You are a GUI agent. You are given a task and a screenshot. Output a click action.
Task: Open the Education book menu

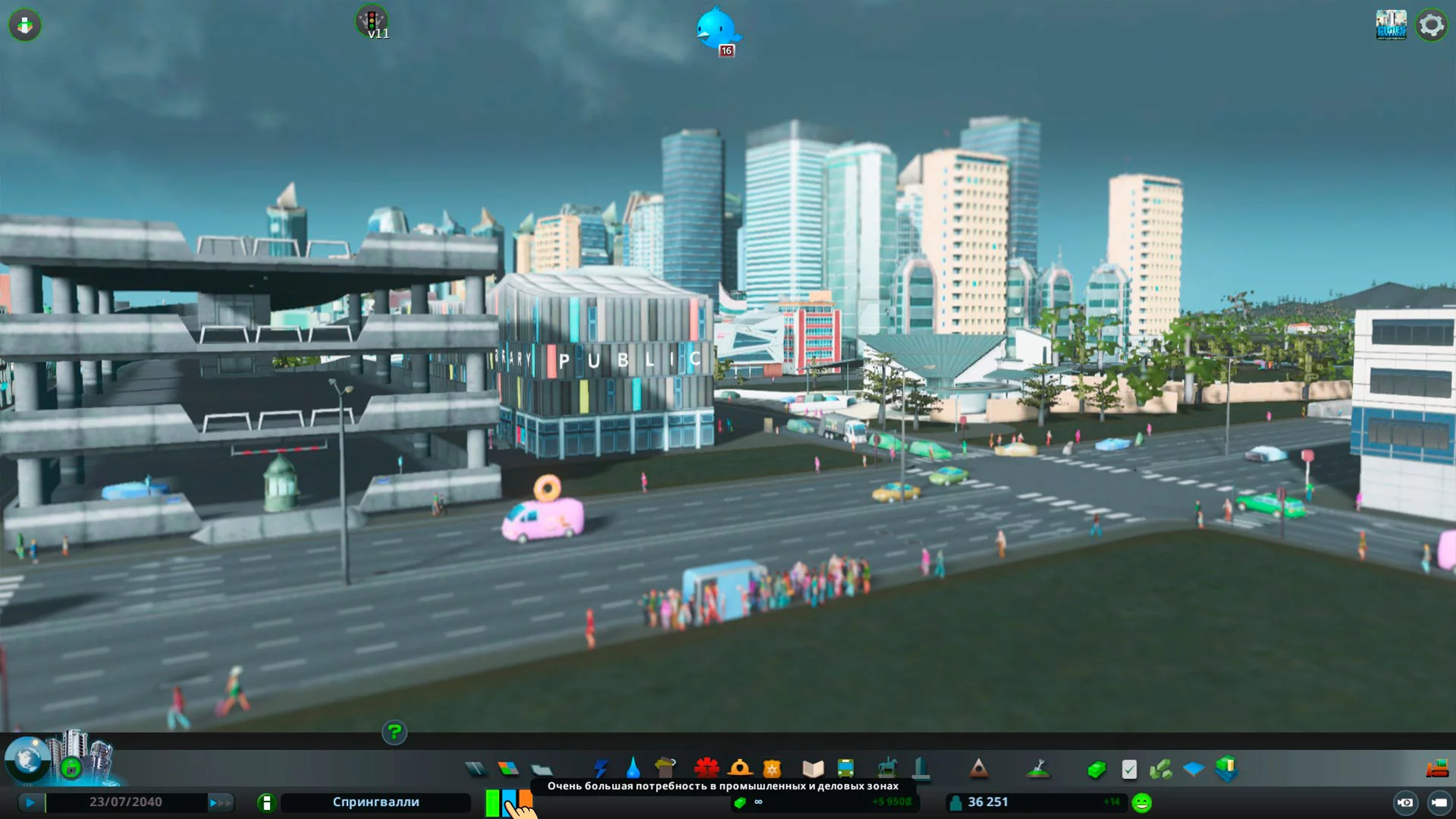[813, 769]
